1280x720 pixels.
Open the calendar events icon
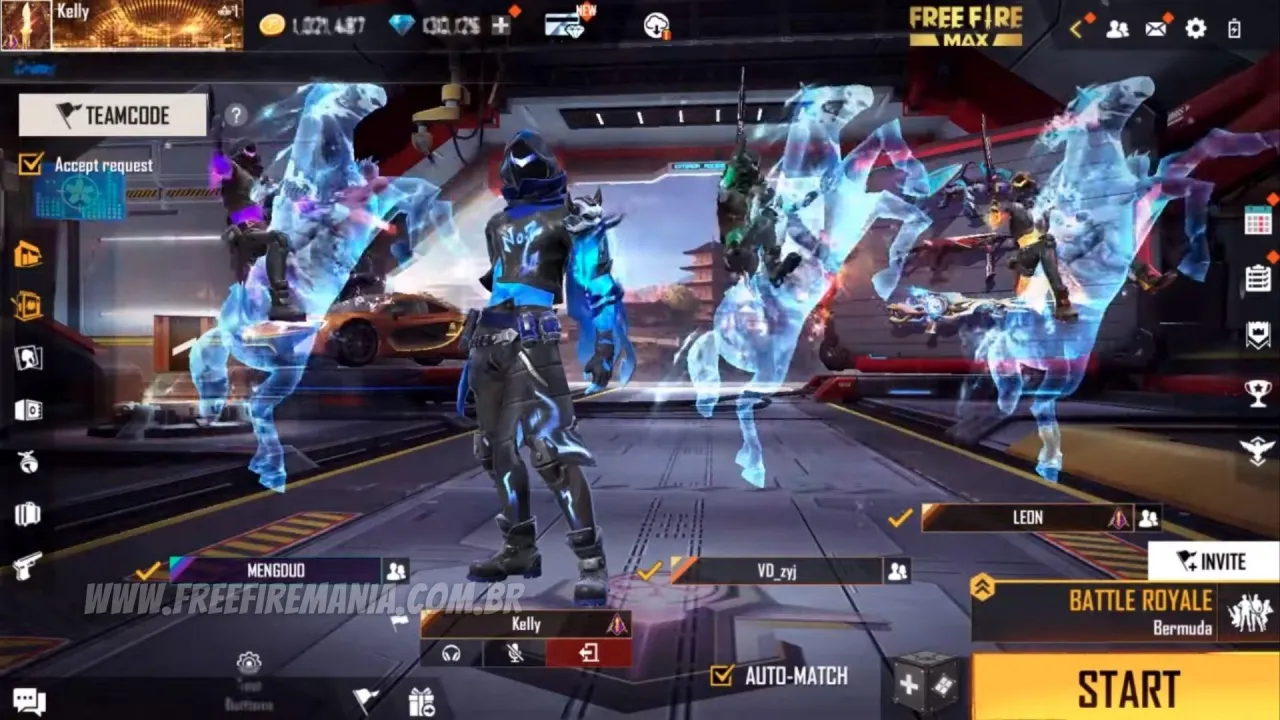(x=1257, y=220)
